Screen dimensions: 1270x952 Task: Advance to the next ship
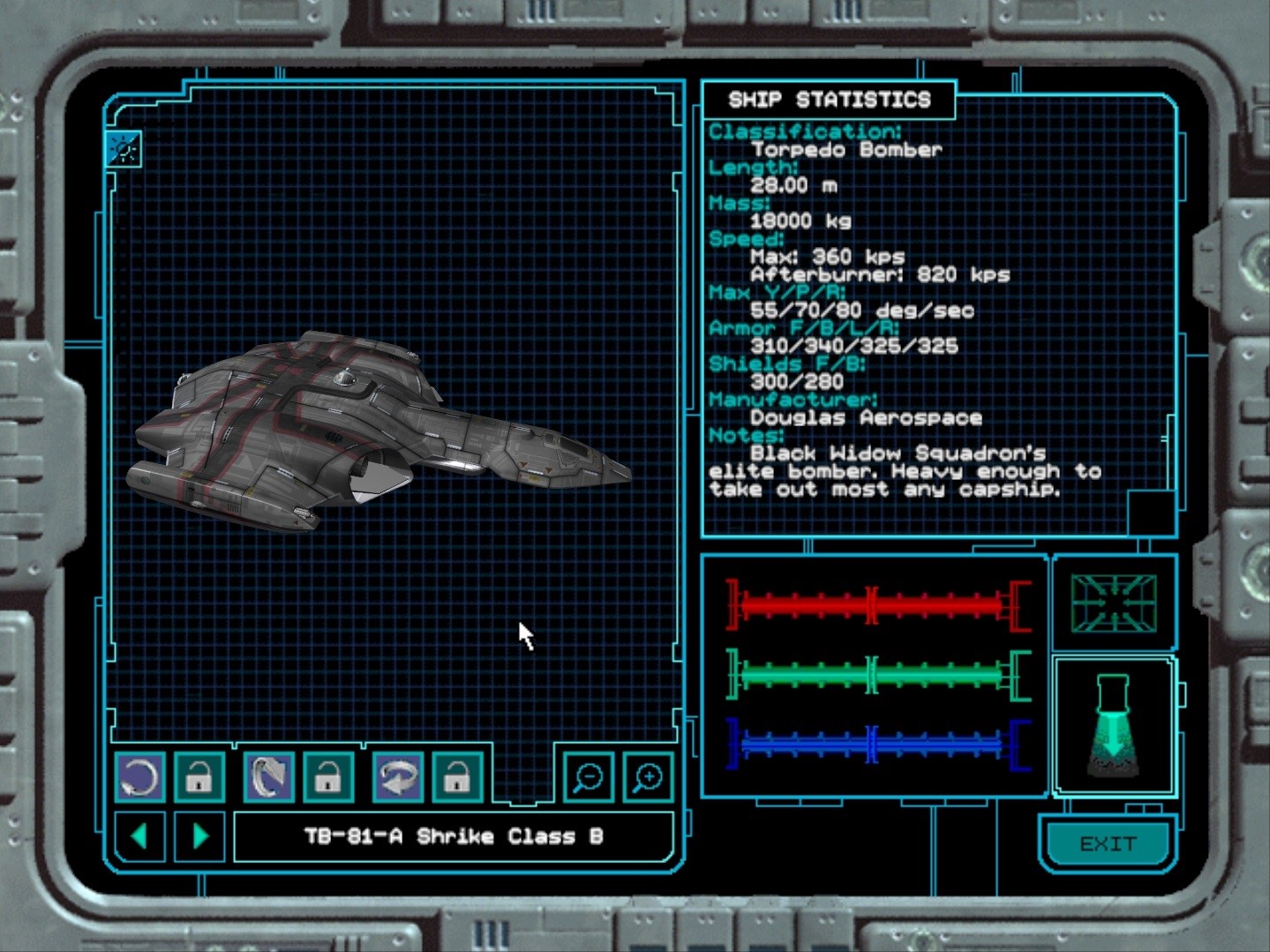(x=200, y=836)
